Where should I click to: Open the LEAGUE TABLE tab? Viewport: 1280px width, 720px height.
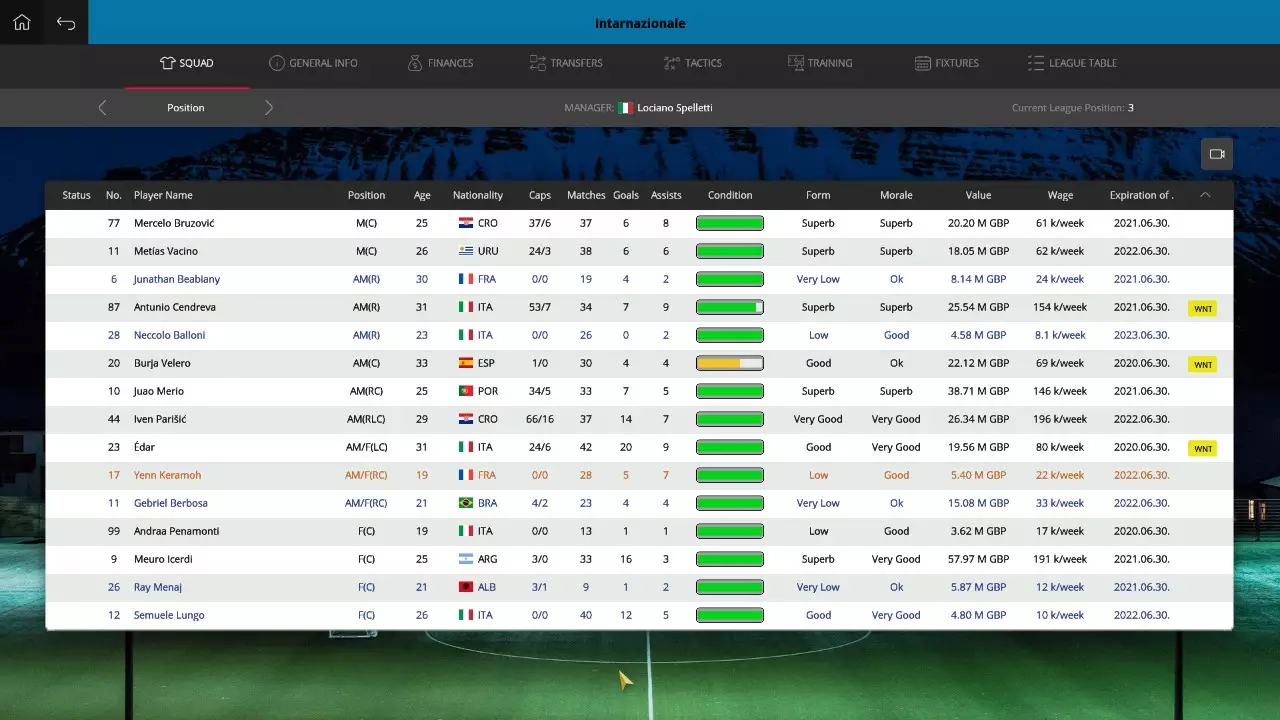click(x=1072, y=62)
